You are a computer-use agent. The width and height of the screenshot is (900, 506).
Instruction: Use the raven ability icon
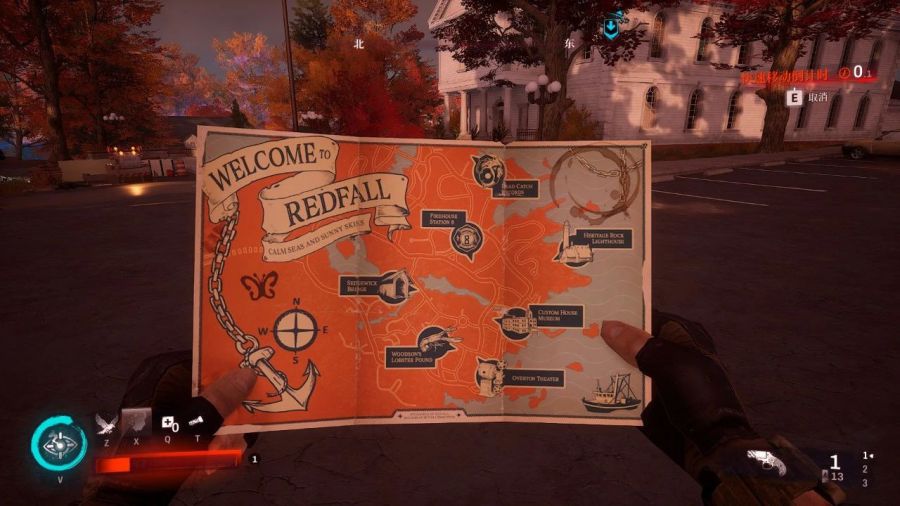[106, 423]
